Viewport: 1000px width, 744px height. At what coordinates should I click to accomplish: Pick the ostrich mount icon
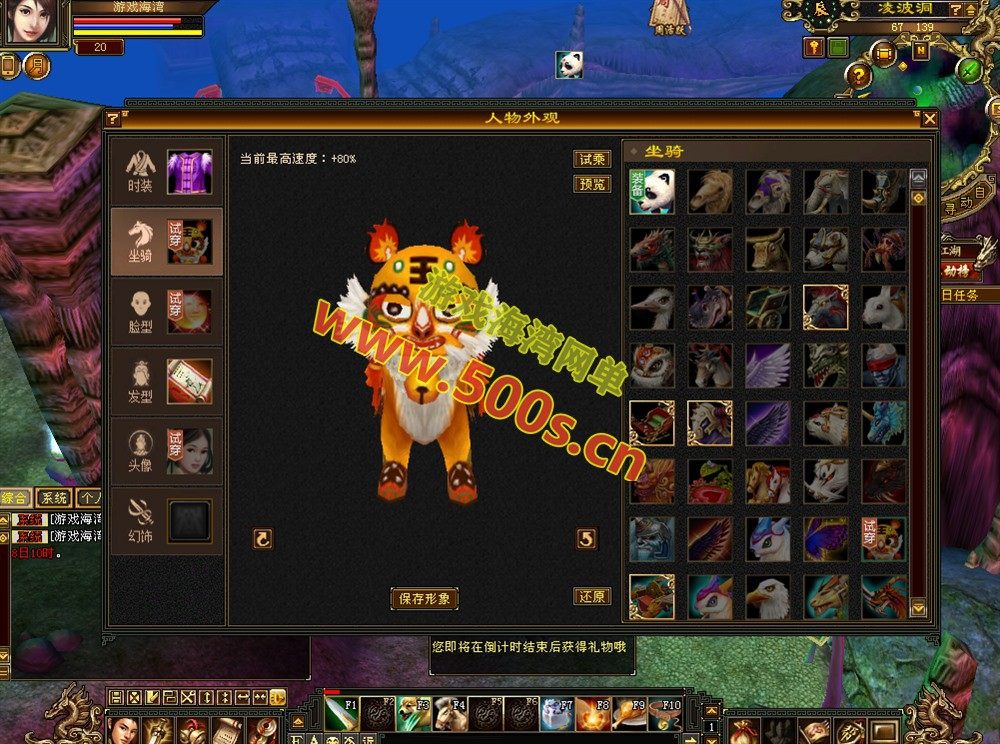(652, 307)
